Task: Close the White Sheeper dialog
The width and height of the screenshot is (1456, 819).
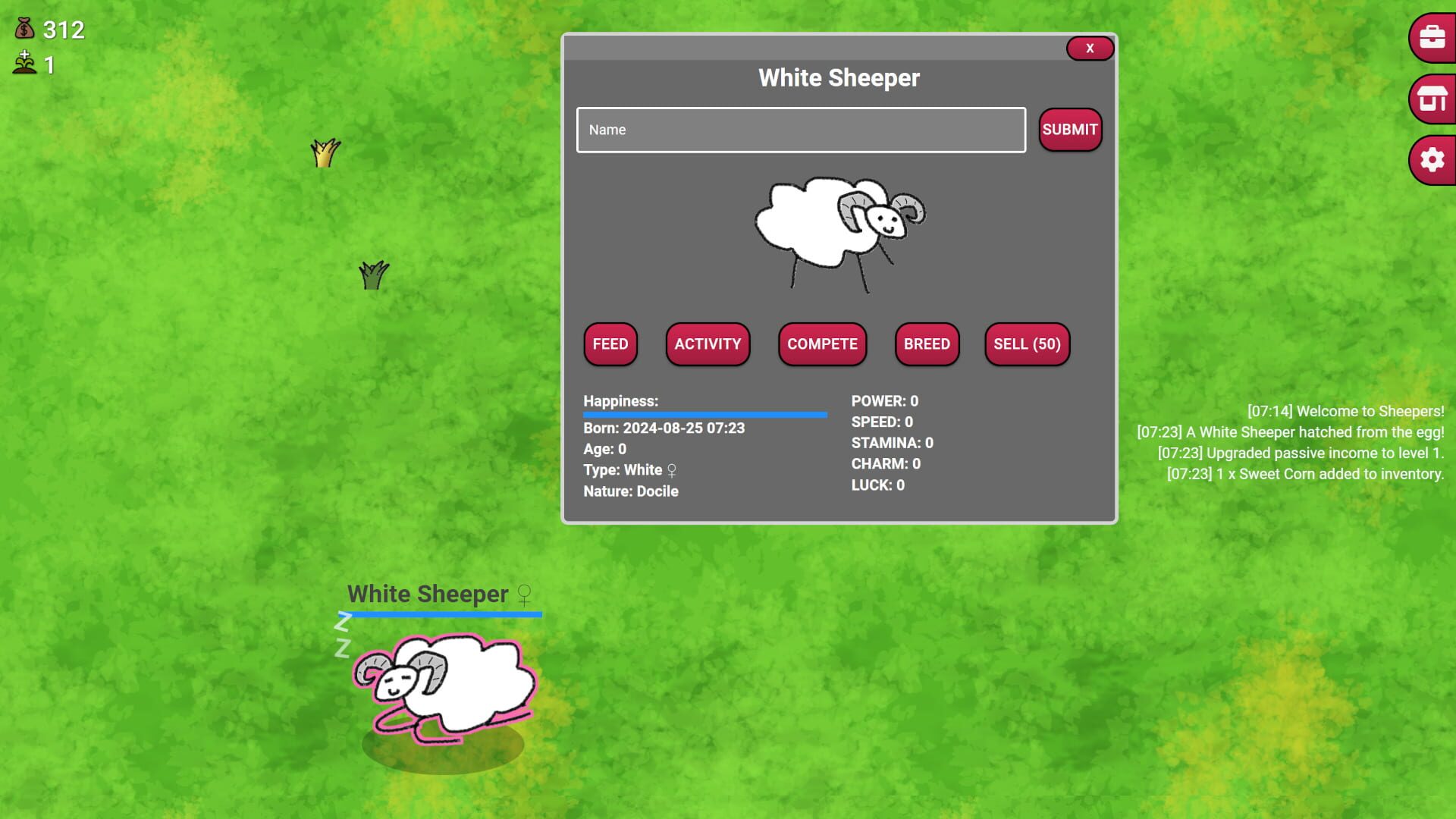Action: [1090, 48]
